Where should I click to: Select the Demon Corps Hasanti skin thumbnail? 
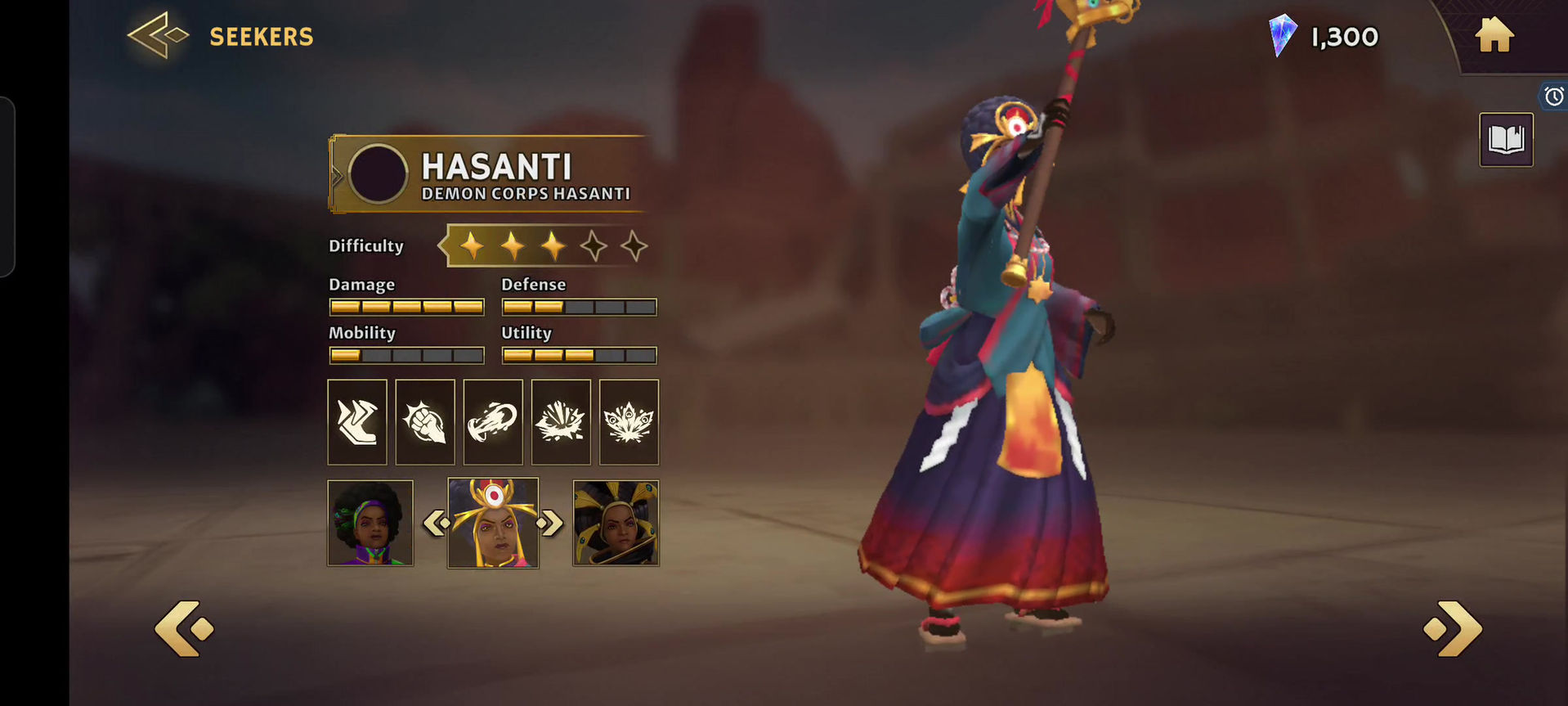(x=493, y=524)
